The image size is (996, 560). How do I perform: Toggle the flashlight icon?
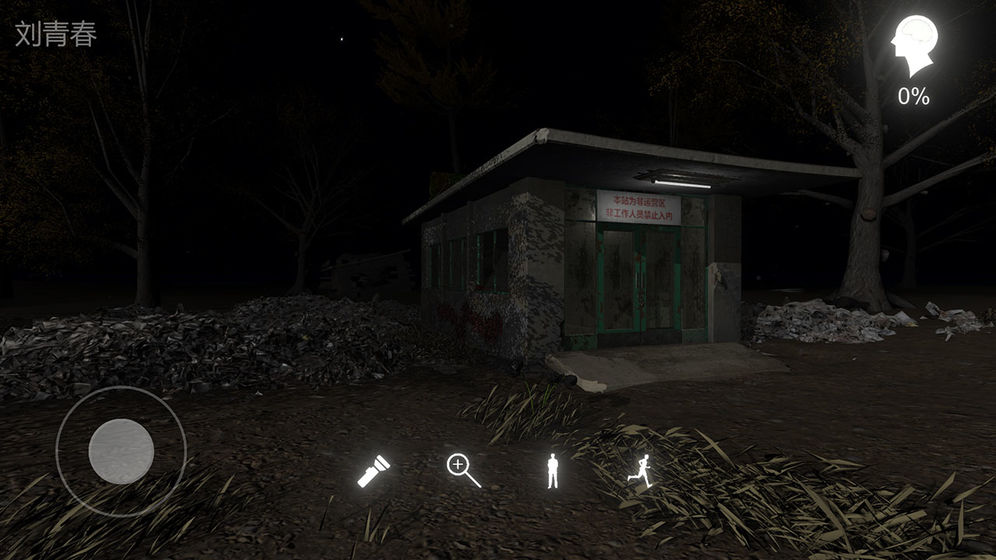tap(374, 470)
